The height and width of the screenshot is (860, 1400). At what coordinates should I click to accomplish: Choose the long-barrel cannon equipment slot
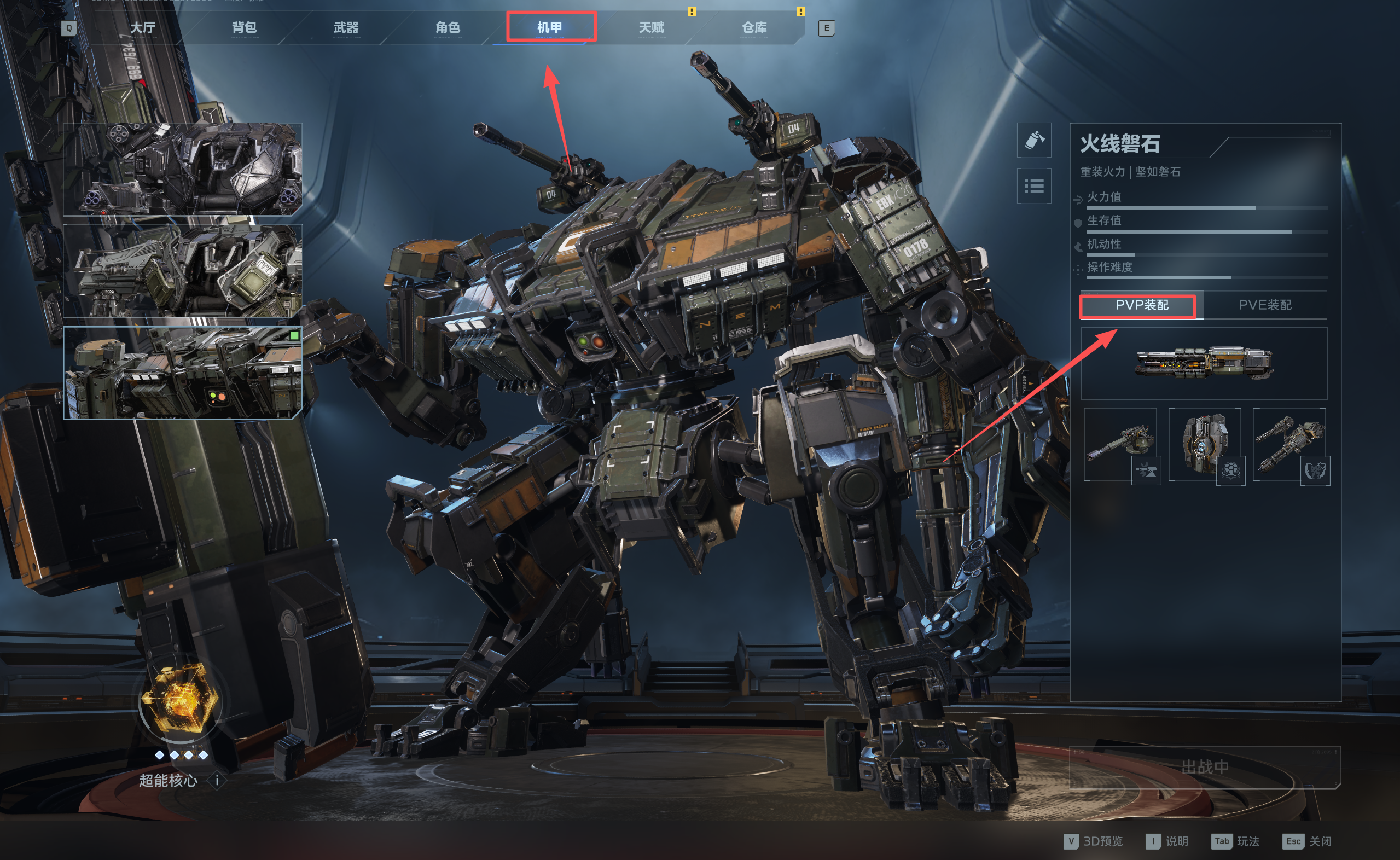point(1120,444)
